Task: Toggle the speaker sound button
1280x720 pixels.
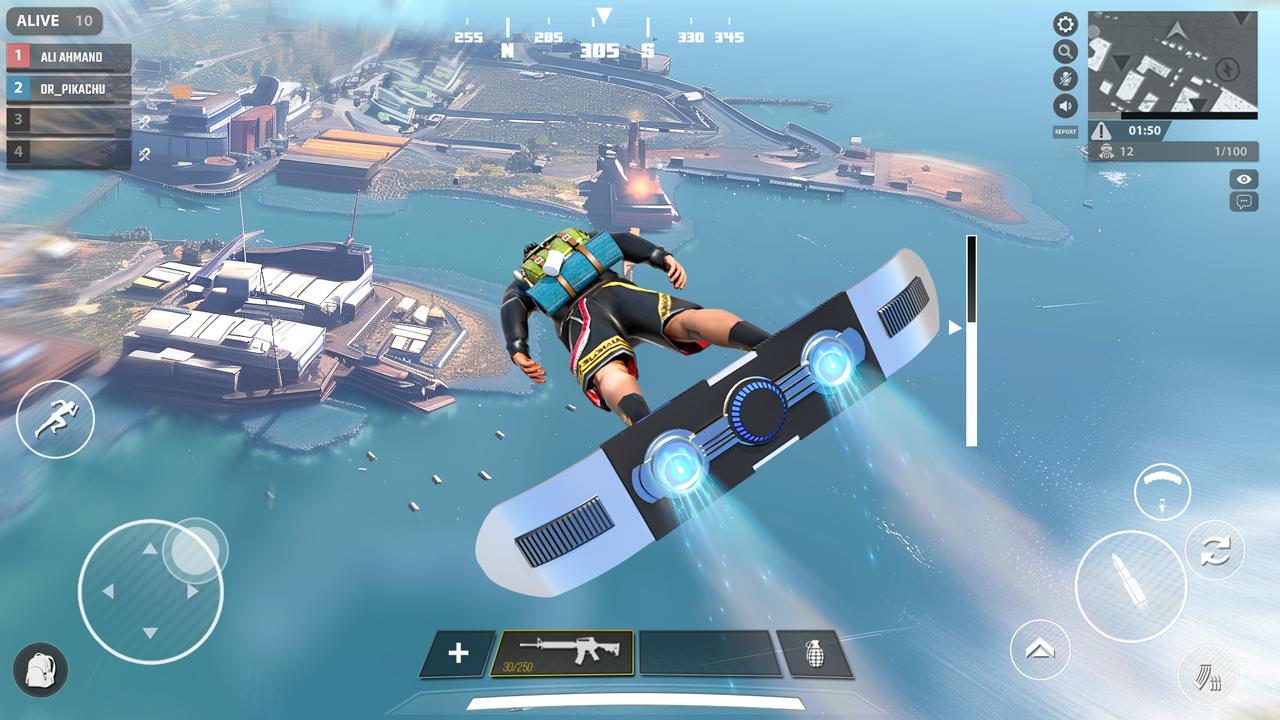Action: (x=1066, y=106)
